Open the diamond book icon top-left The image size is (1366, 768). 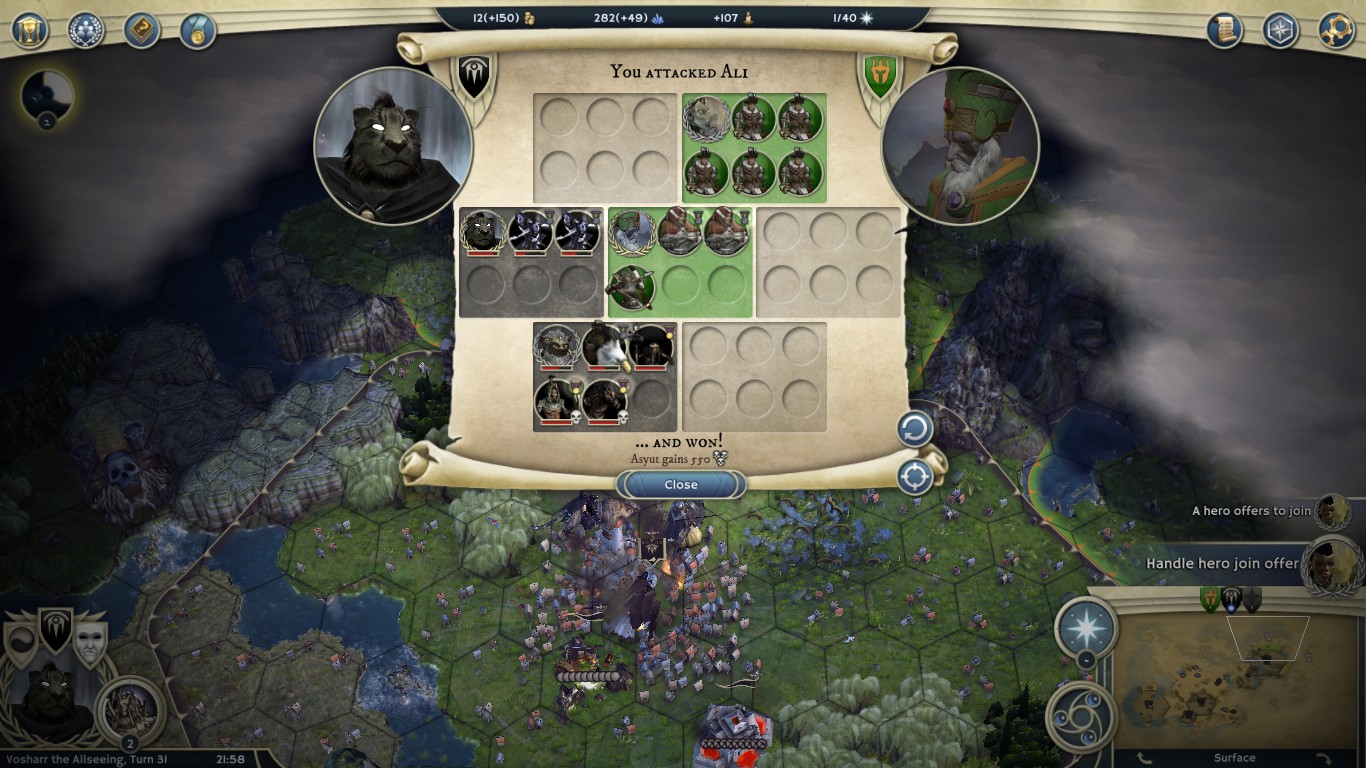click(x=142, y=30)
